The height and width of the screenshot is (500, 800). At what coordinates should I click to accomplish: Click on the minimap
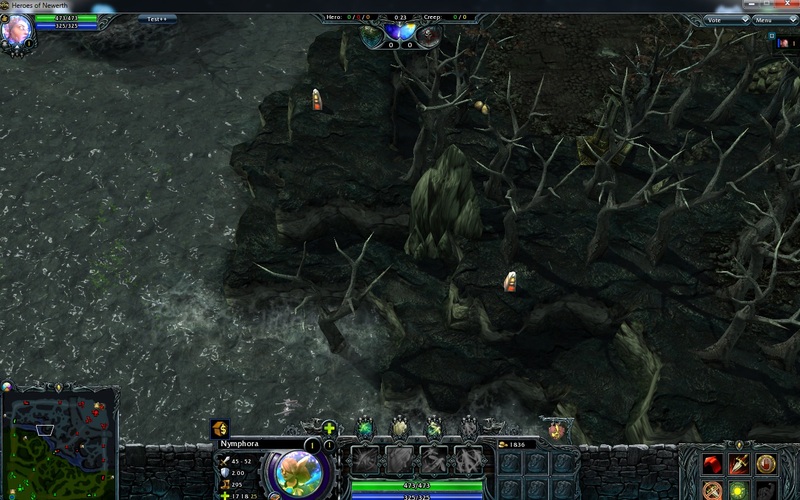(60, 443)
